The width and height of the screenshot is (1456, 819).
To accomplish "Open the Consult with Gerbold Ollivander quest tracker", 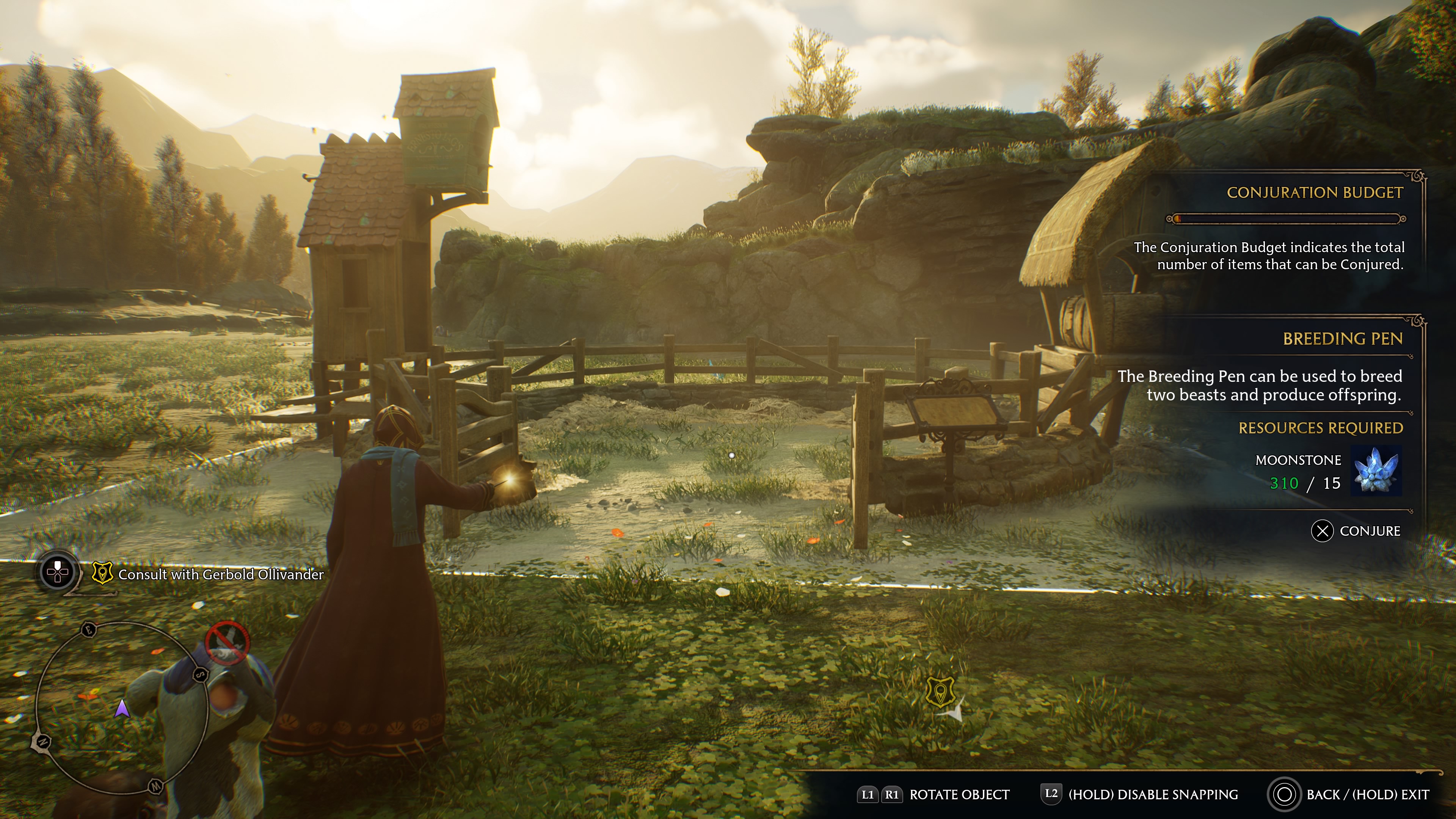I will coord(220,574).
